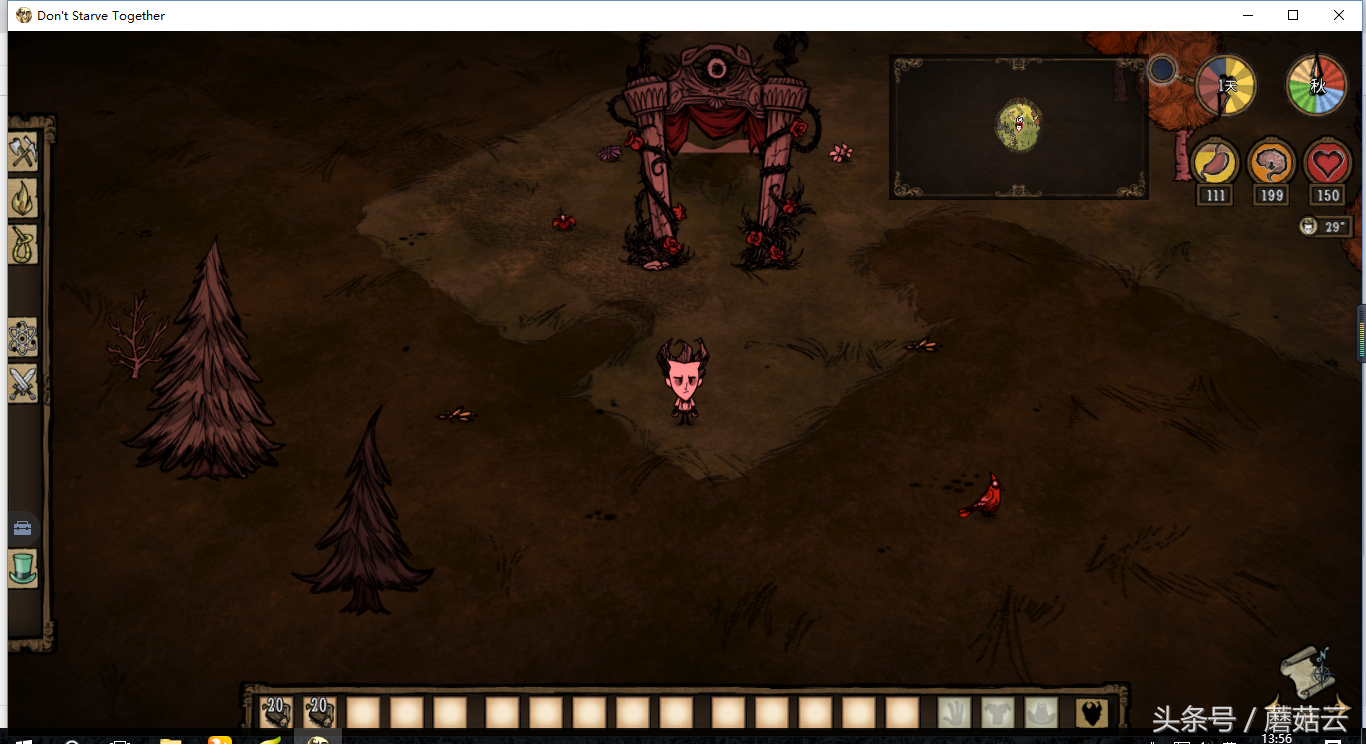Close the Don't Starve Together window

[1339, 15]
